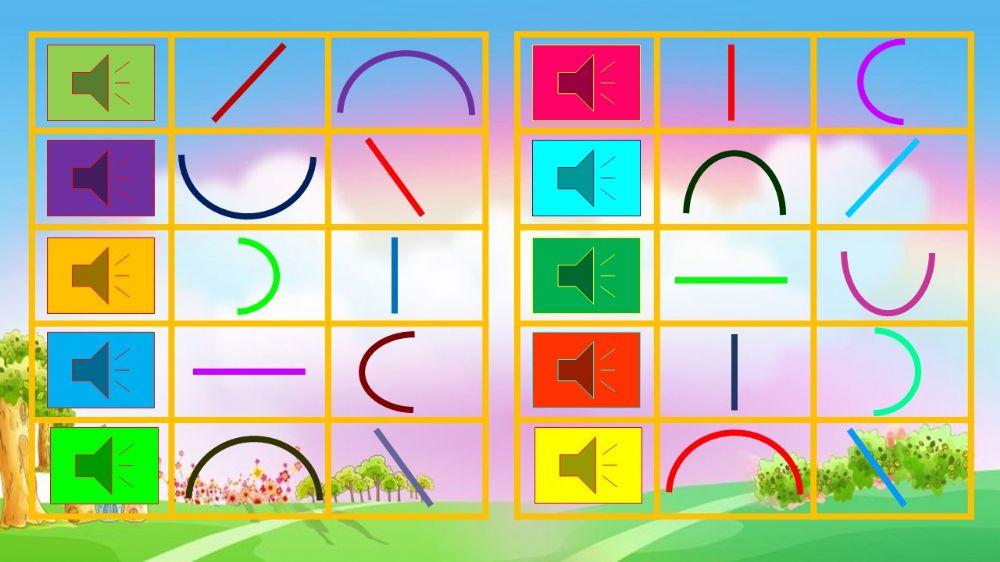Activate the hot pink speaker button
This screenshot has height=562, width=1000.
pos(586,83)
